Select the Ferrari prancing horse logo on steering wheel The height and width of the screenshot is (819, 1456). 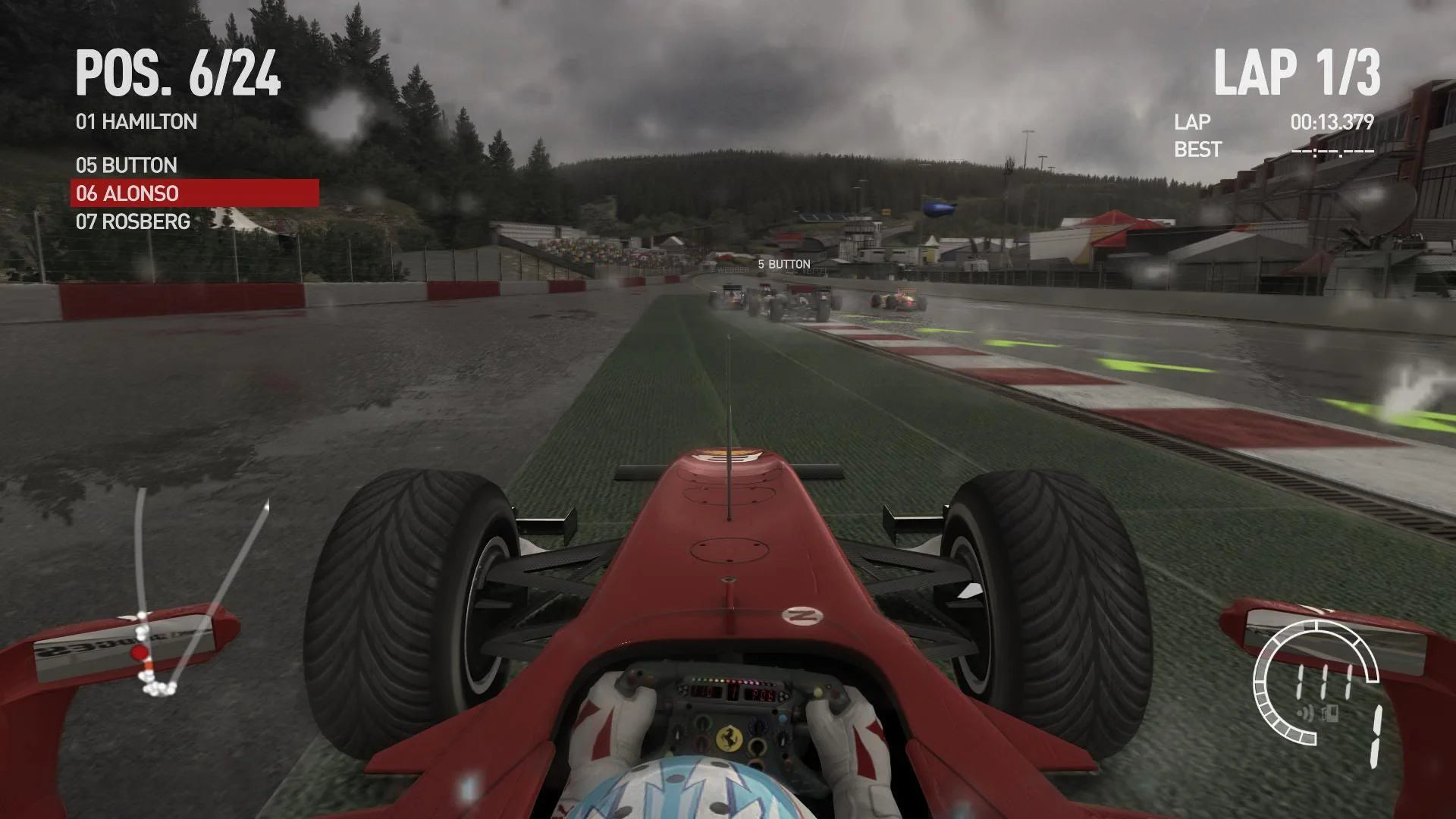(x=729, y=739)
